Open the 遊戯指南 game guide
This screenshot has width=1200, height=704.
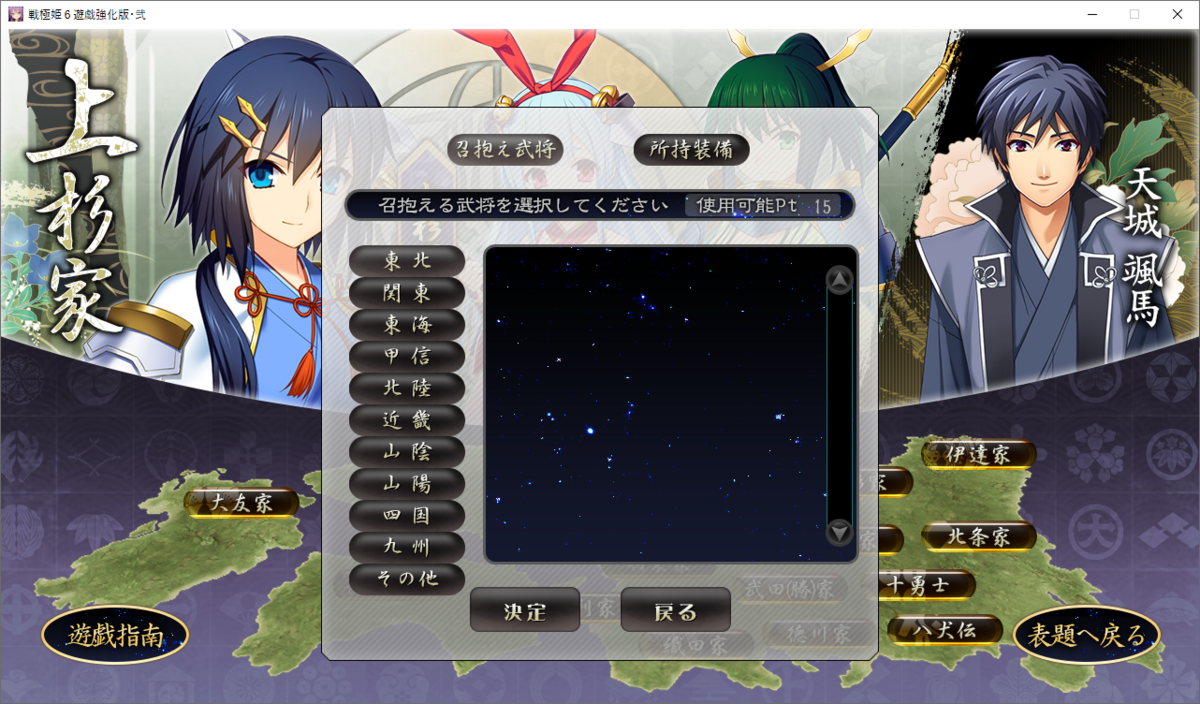point(115,635)
